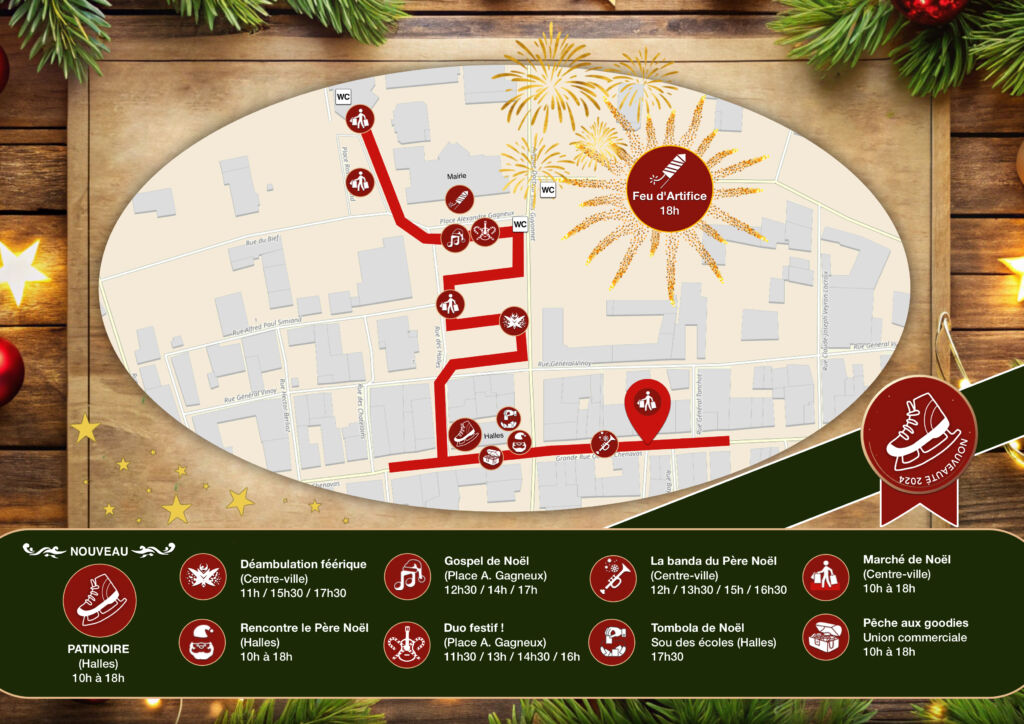
Task: Choose the Tombola de Noël legend icon
Action: point(613,641)
